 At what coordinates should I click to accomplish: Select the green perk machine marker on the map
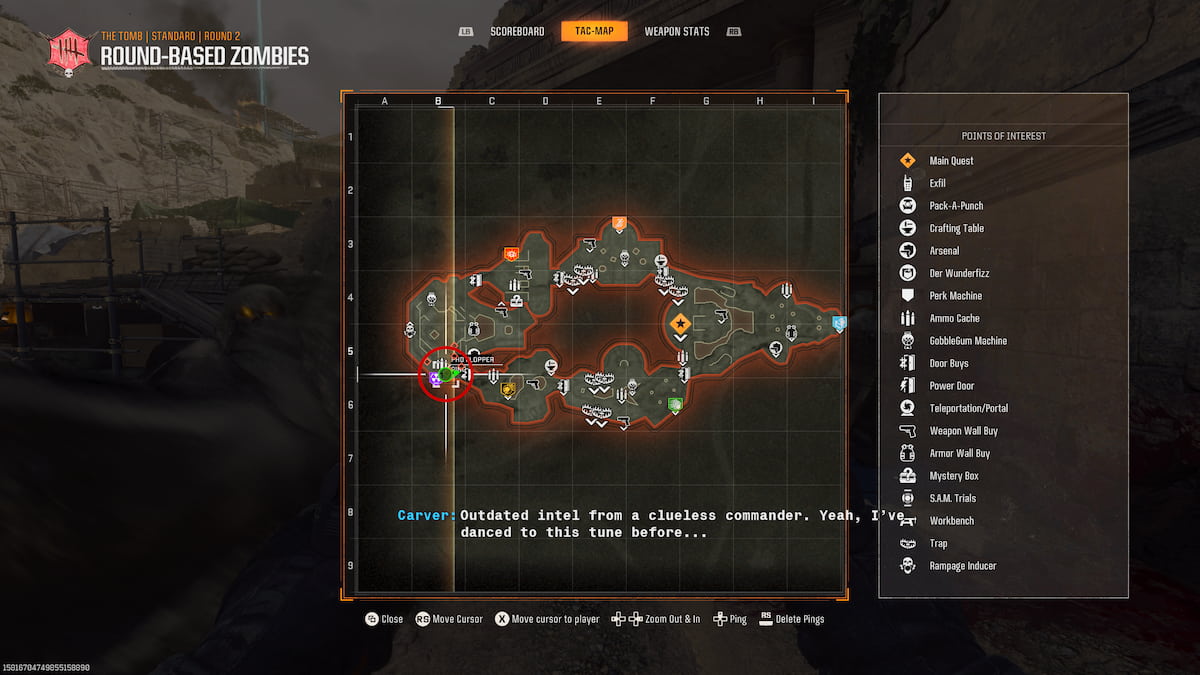pyautogui.click(x=675, y=405)
